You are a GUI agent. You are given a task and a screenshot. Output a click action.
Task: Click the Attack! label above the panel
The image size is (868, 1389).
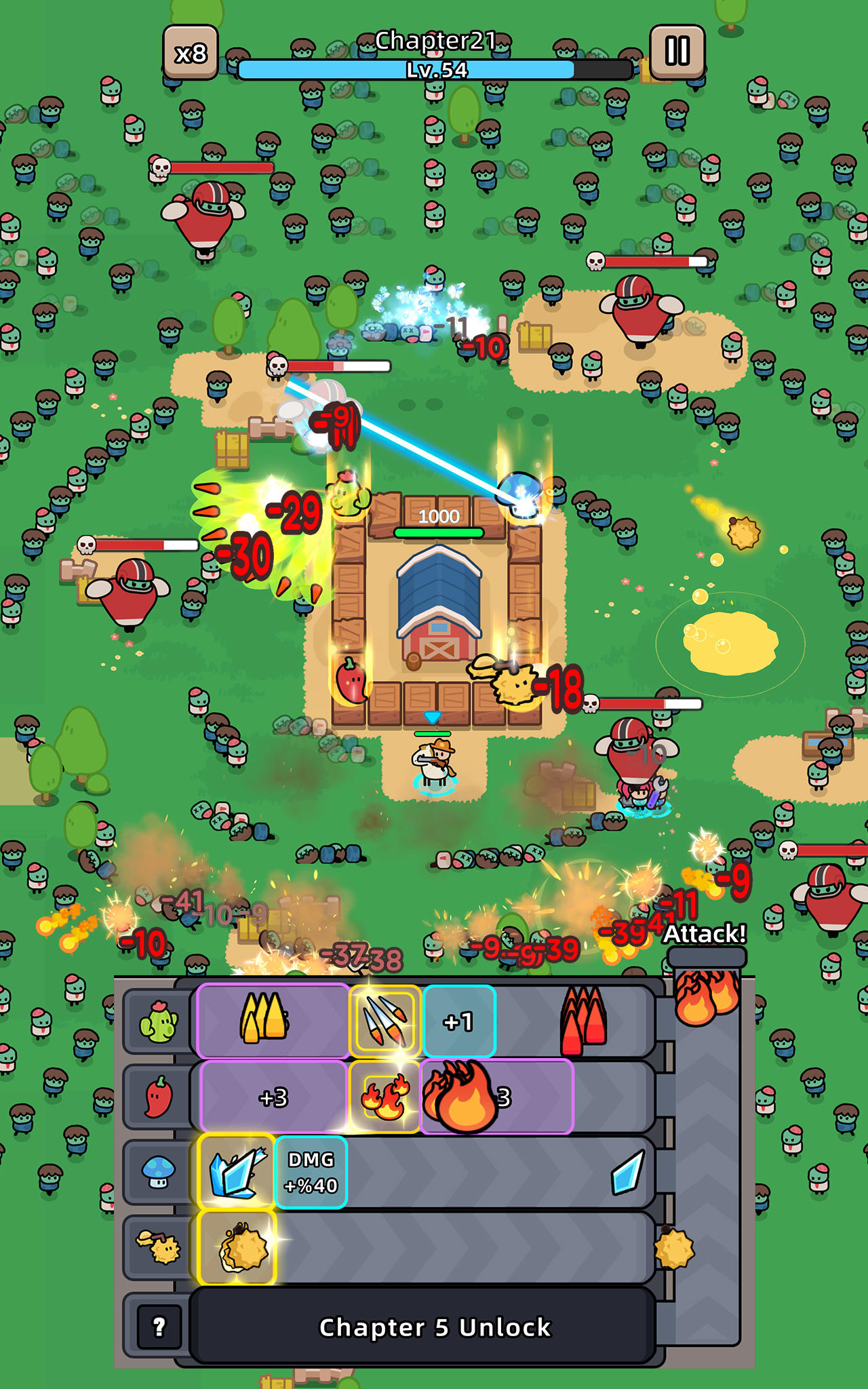705,934
